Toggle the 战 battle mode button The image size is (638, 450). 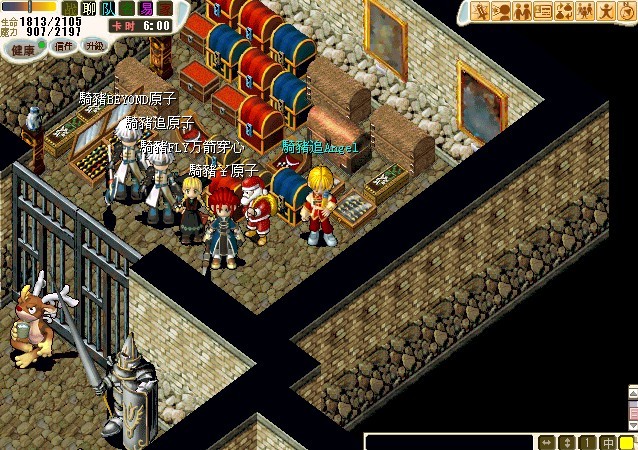point(69,8)
